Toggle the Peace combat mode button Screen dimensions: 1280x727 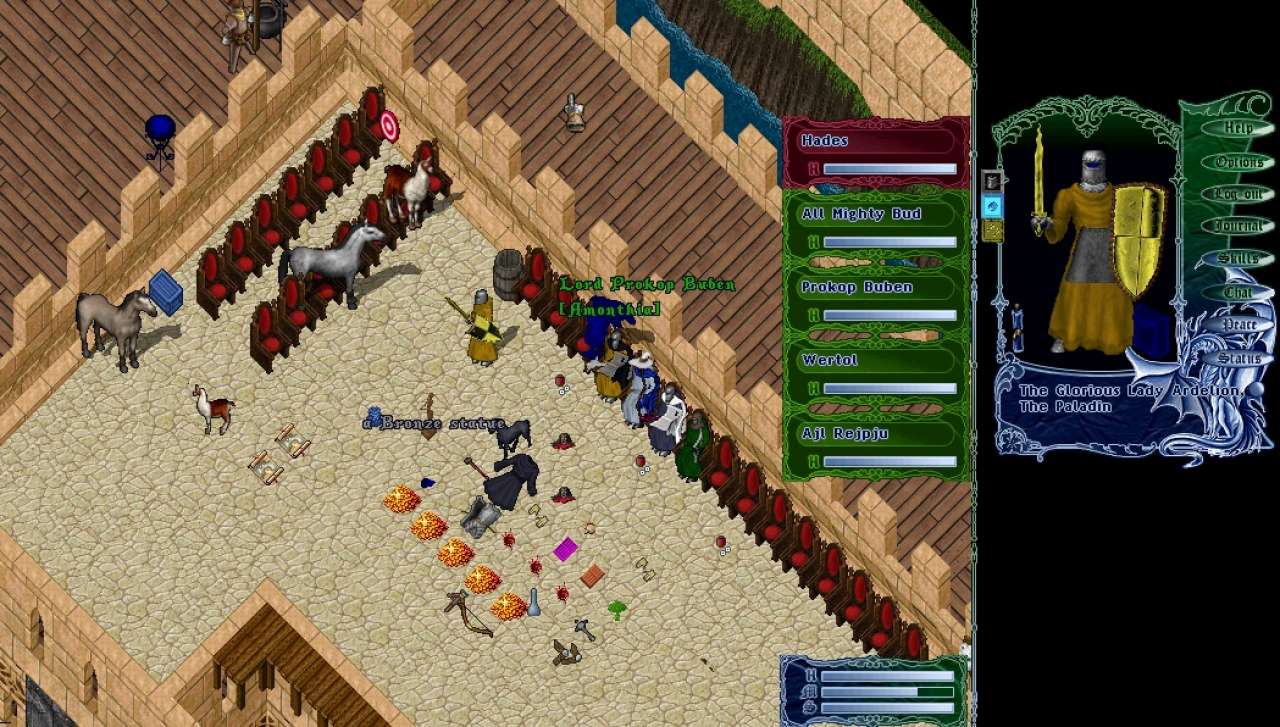pos(1238,325)
